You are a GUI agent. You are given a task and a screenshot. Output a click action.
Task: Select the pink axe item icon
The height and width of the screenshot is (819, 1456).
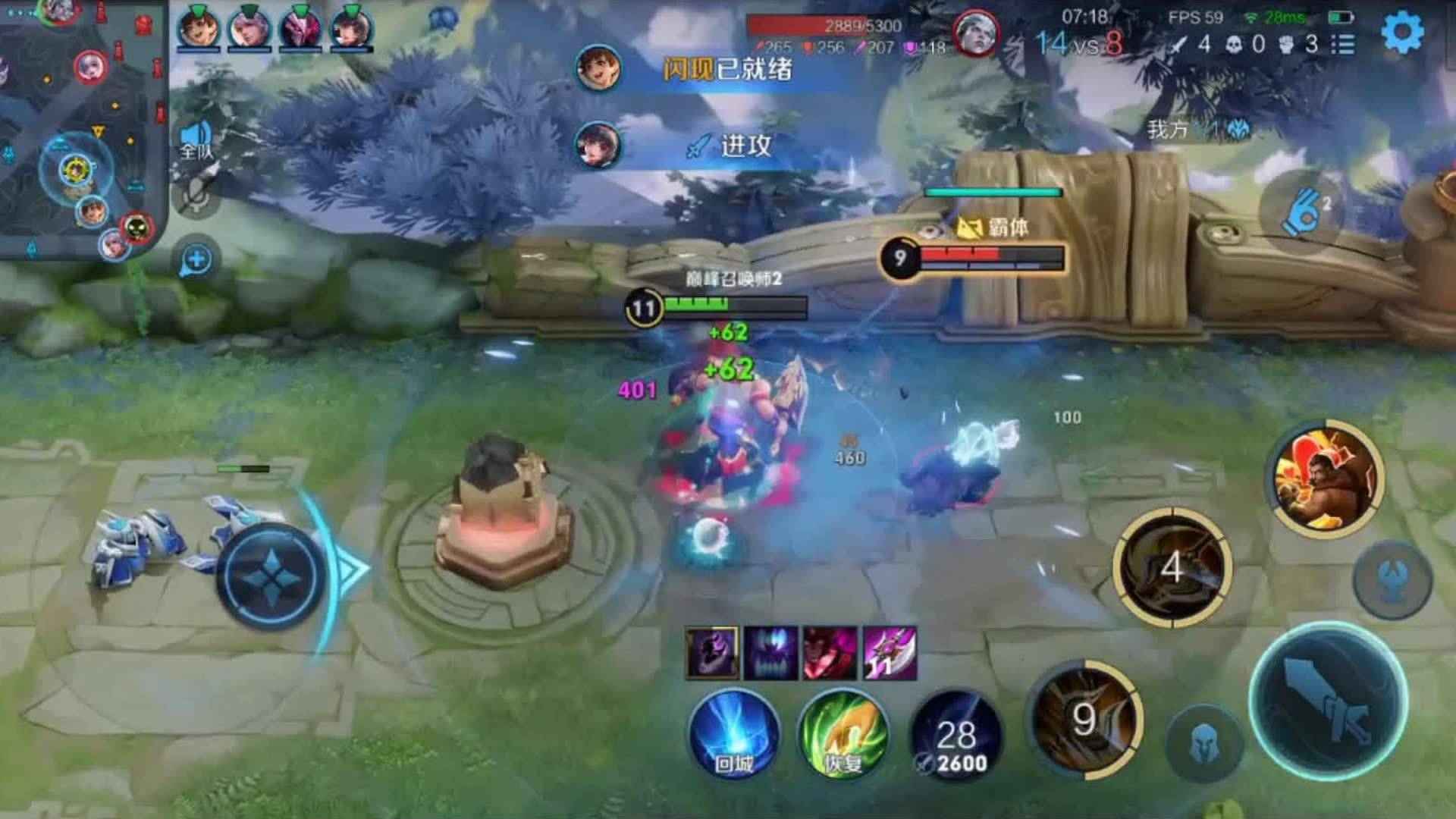tap(890, 652)
